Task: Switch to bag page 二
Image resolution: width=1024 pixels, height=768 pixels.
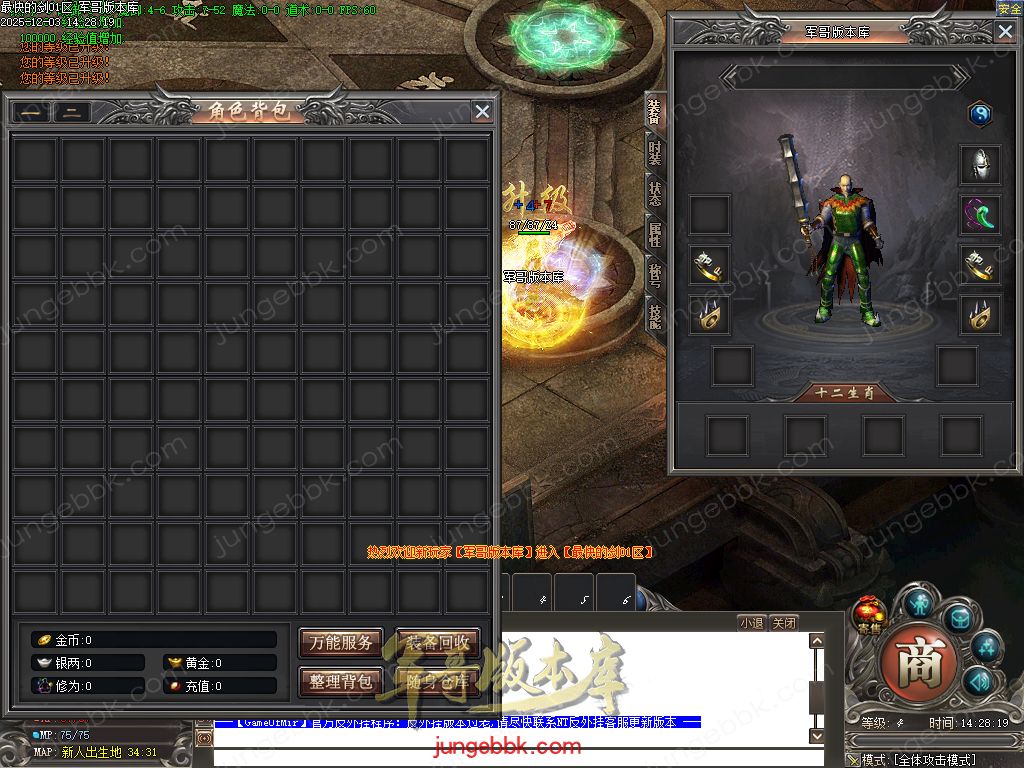Action: click(72, 112)
